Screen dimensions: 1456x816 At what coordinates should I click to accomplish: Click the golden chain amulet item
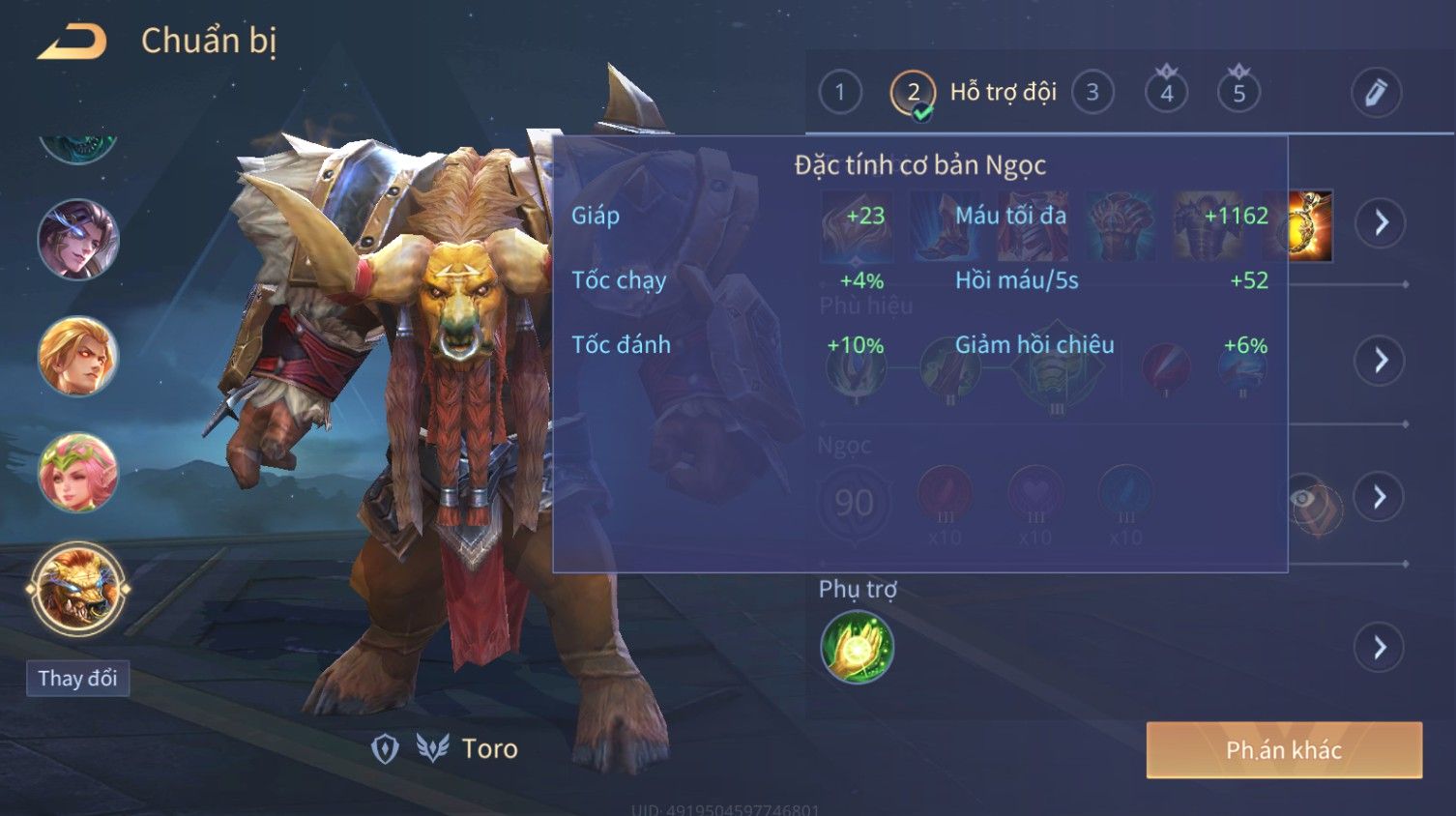click(1311, 226)
